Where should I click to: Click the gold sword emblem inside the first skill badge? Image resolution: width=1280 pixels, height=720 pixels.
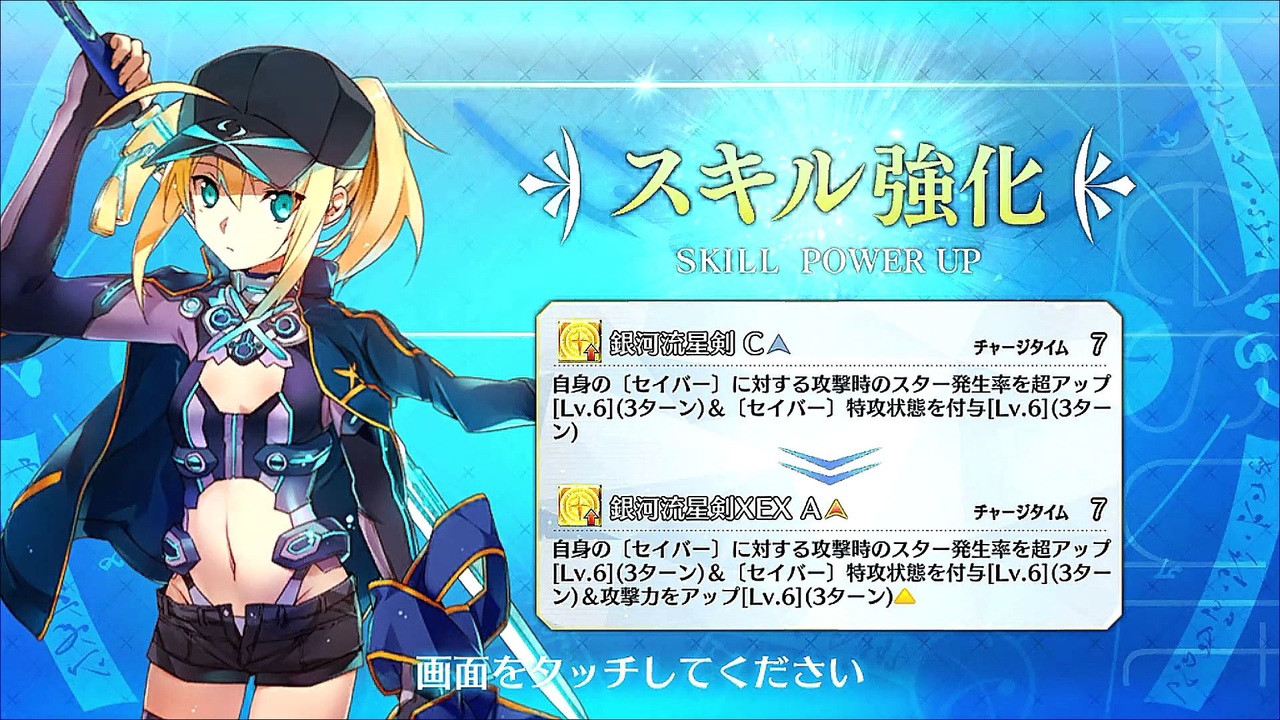(x=576, y=340)
